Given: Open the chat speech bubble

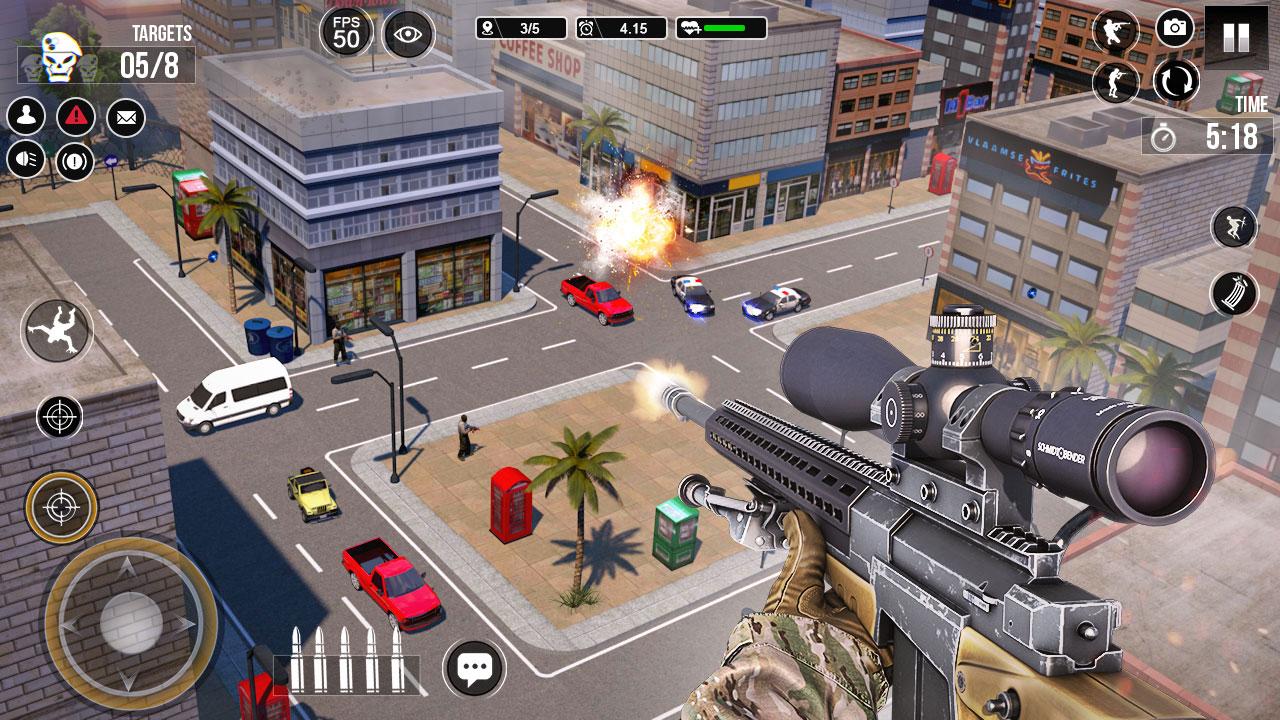Looking at the screenshot, I should [474, 667].
